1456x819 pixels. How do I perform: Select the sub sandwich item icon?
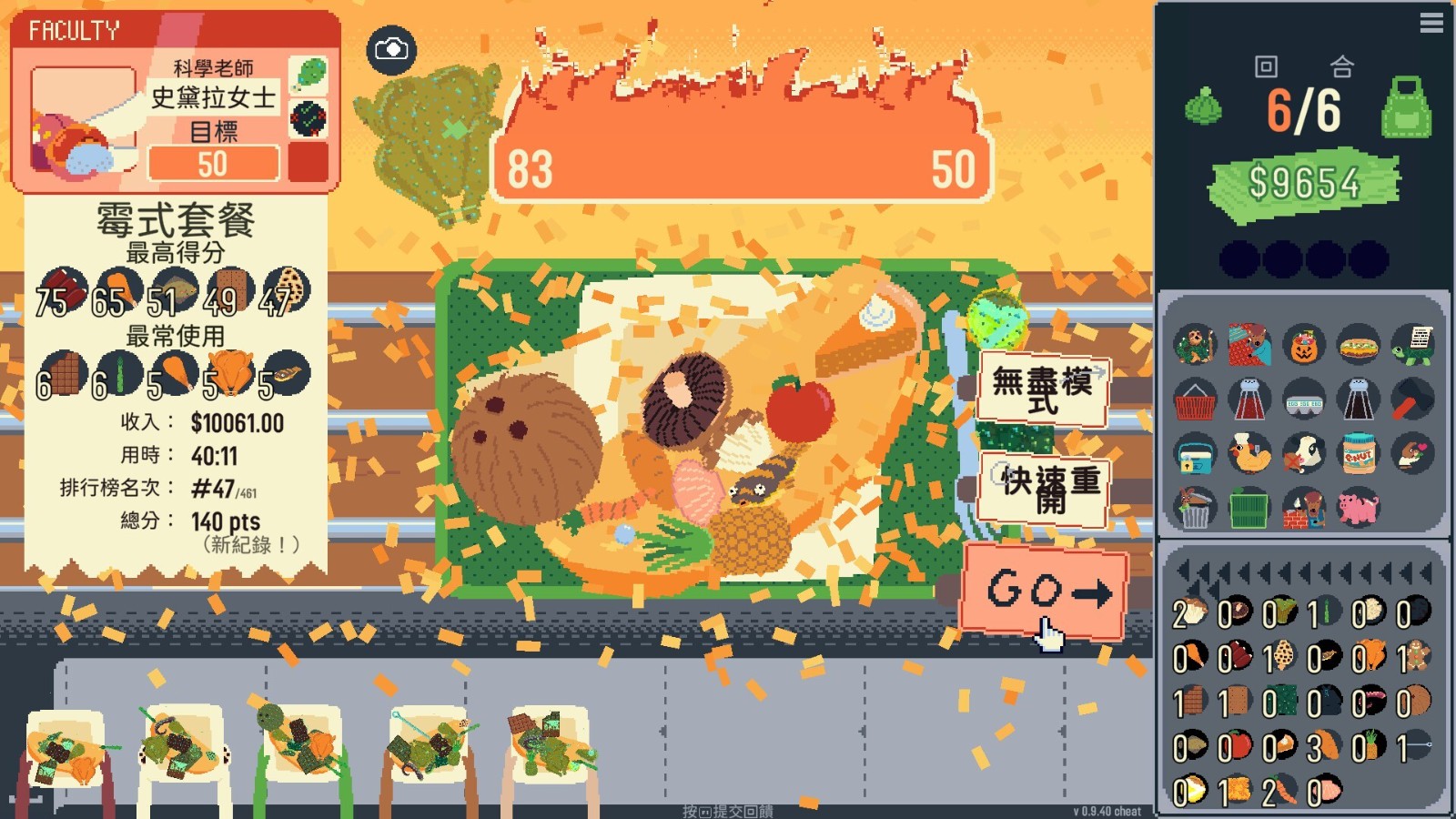point(1358,346)
